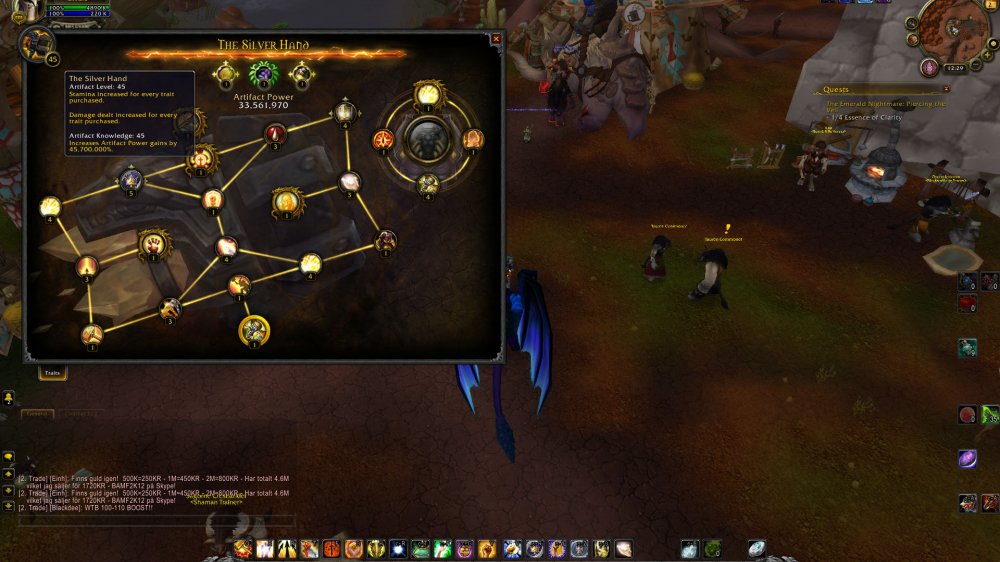This screenshot has width=1000, height=562.
Task: Click the Silver Hand artifact portrait icon
Action: pos(38,44)
